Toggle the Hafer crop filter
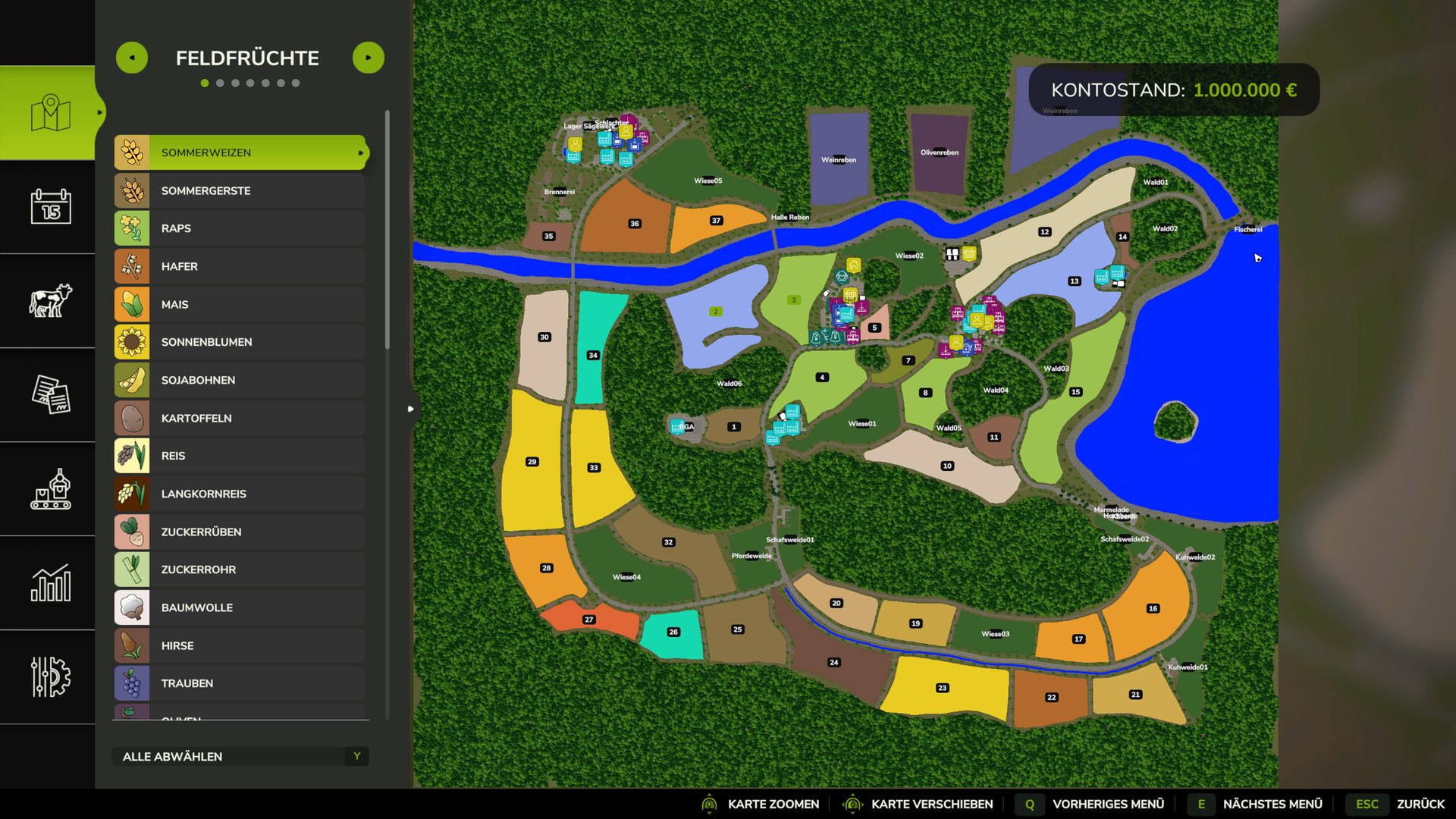 240,266
